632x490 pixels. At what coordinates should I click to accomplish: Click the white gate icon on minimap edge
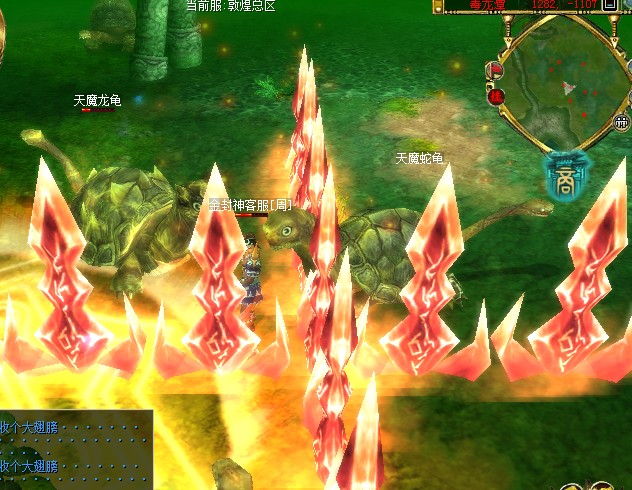[620, 121]
